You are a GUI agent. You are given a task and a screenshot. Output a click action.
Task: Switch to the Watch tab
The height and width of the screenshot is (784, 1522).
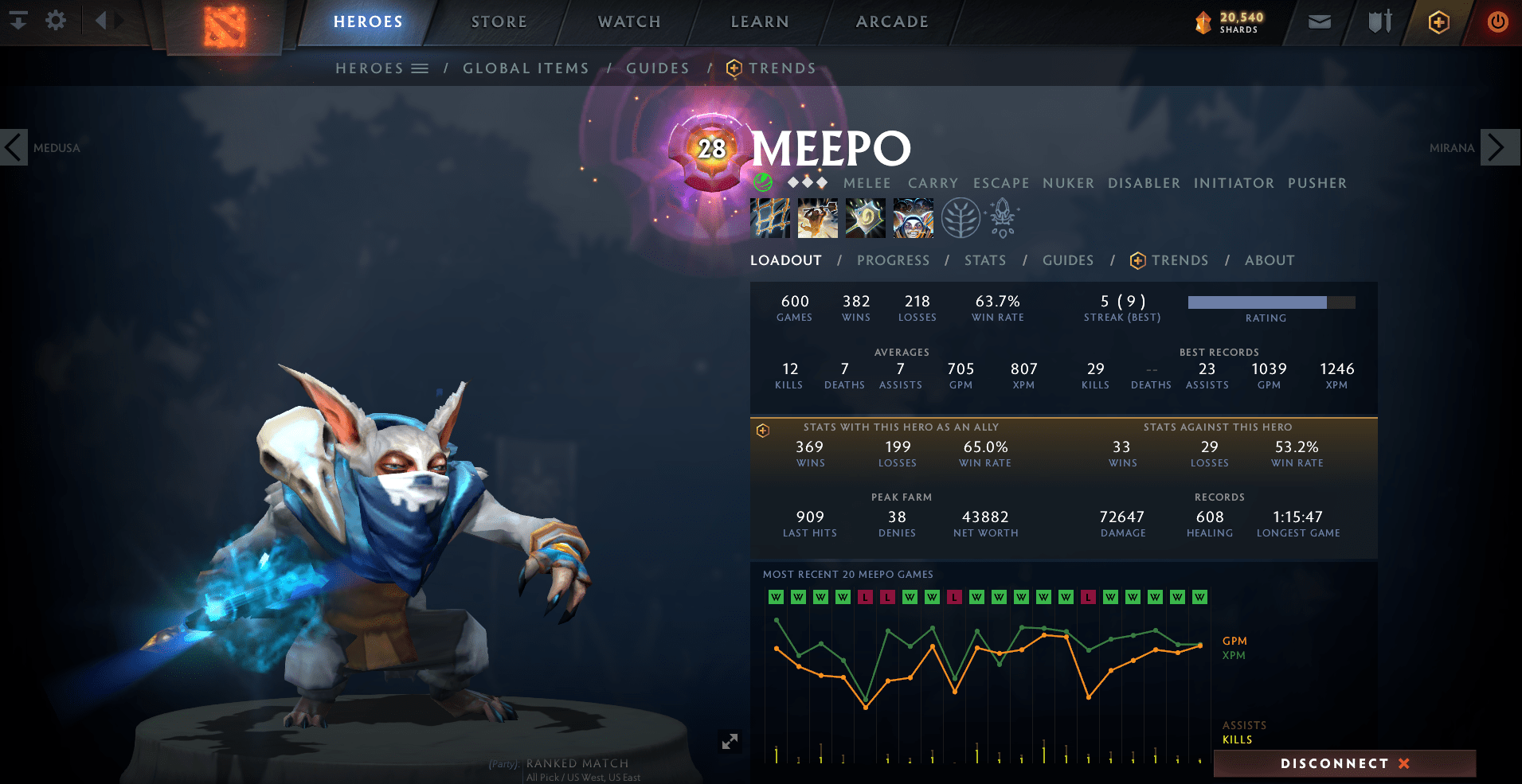[x=629, y=22]
